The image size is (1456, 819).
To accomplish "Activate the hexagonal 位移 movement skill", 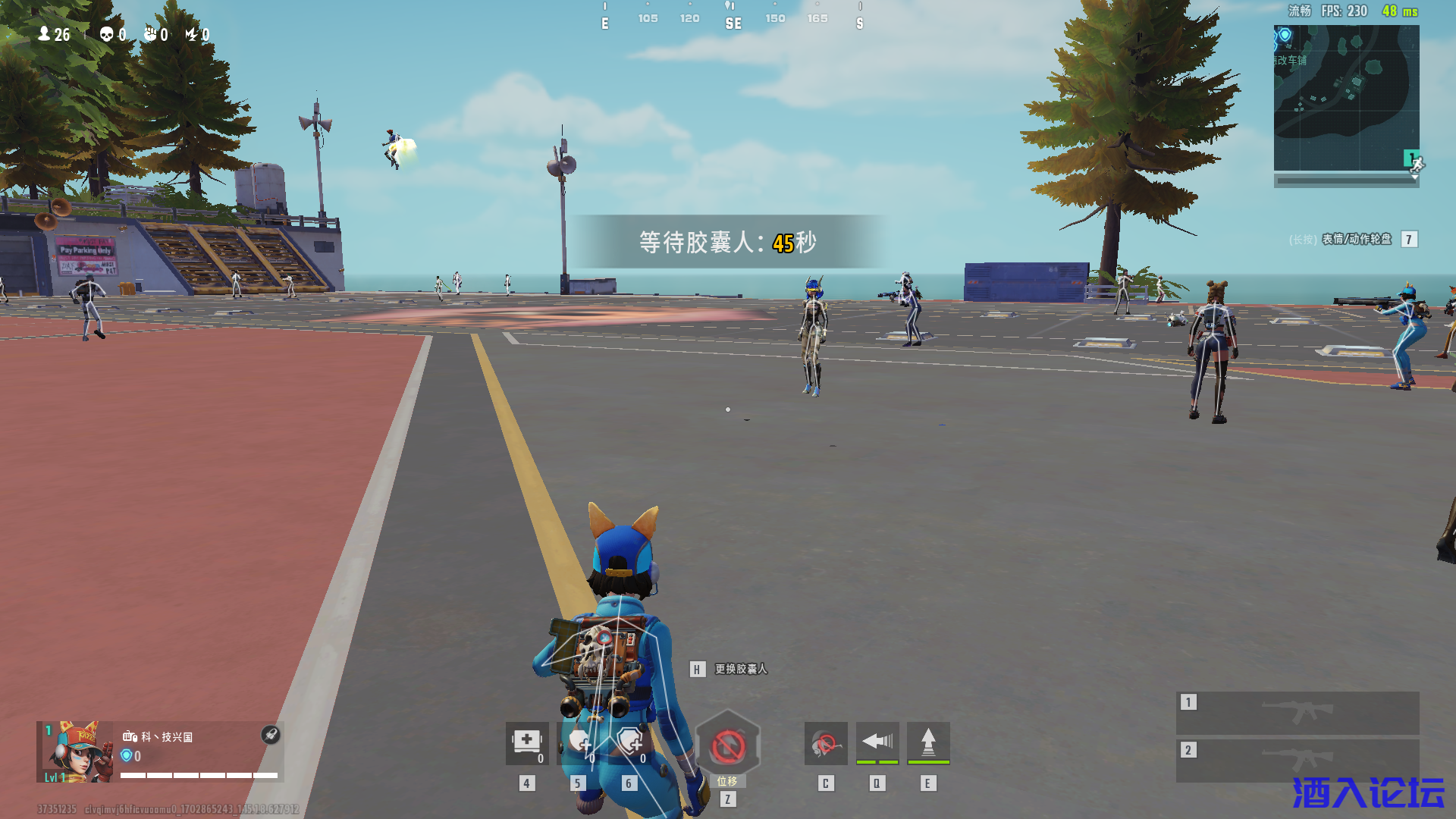I will coord(727,747).
